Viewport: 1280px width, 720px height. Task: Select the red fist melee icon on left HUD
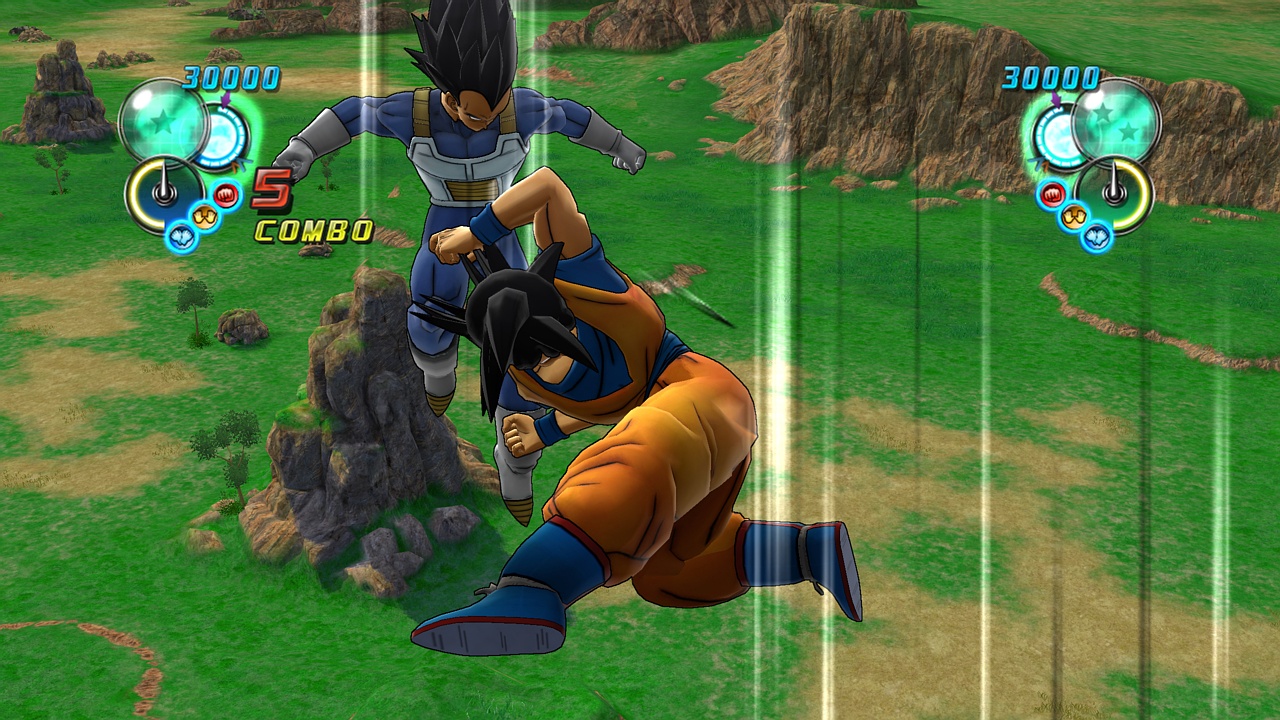[x=226, y=196]
